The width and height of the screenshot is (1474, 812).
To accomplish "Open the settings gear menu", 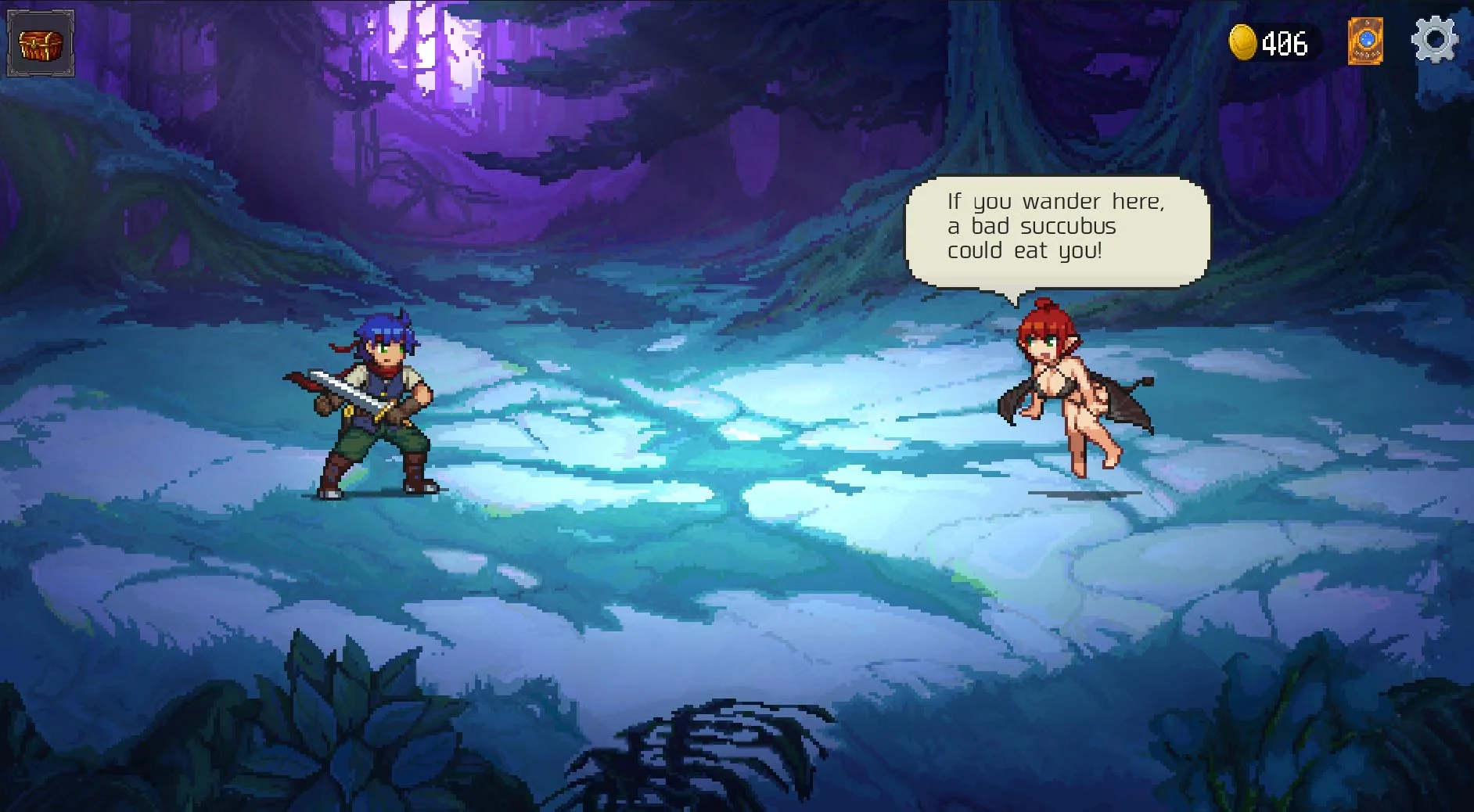I will (1434, 41).
